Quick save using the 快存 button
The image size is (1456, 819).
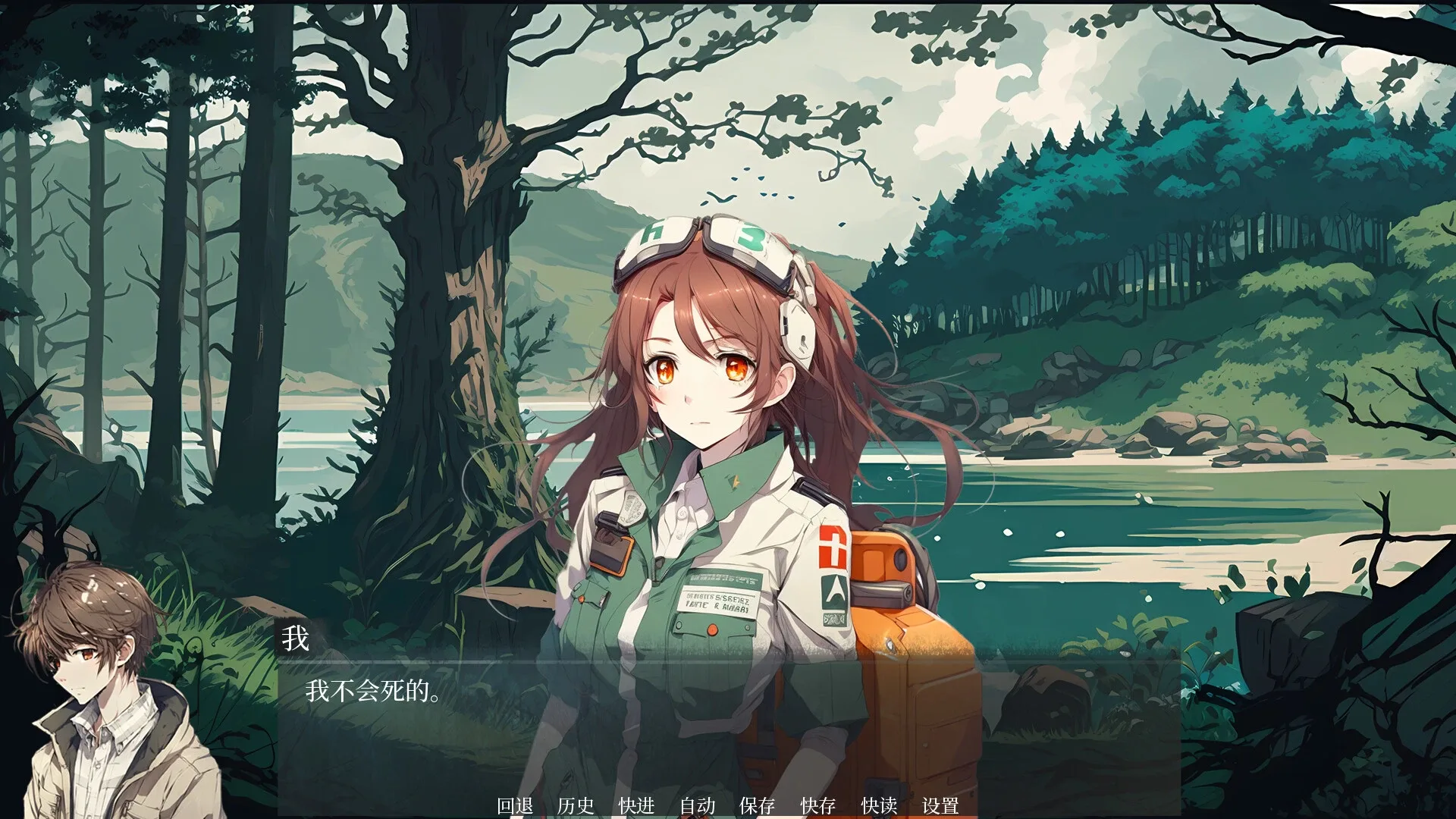coord(817,806)
